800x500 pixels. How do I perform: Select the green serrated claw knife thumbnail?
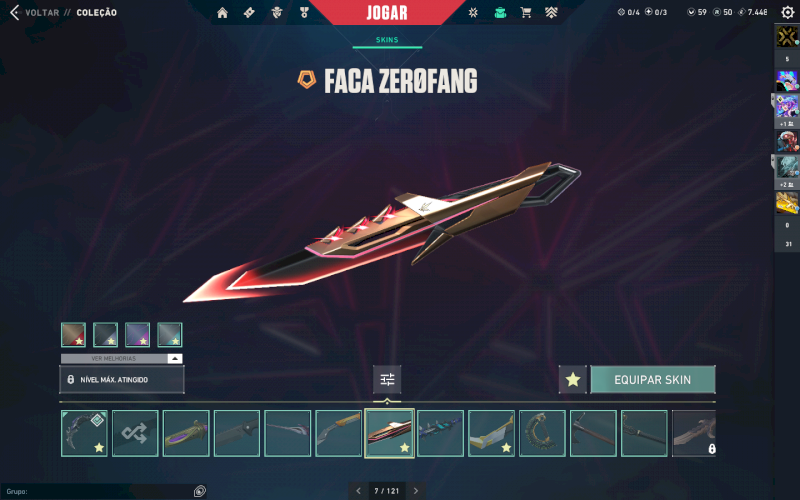[x=542, y=433]
